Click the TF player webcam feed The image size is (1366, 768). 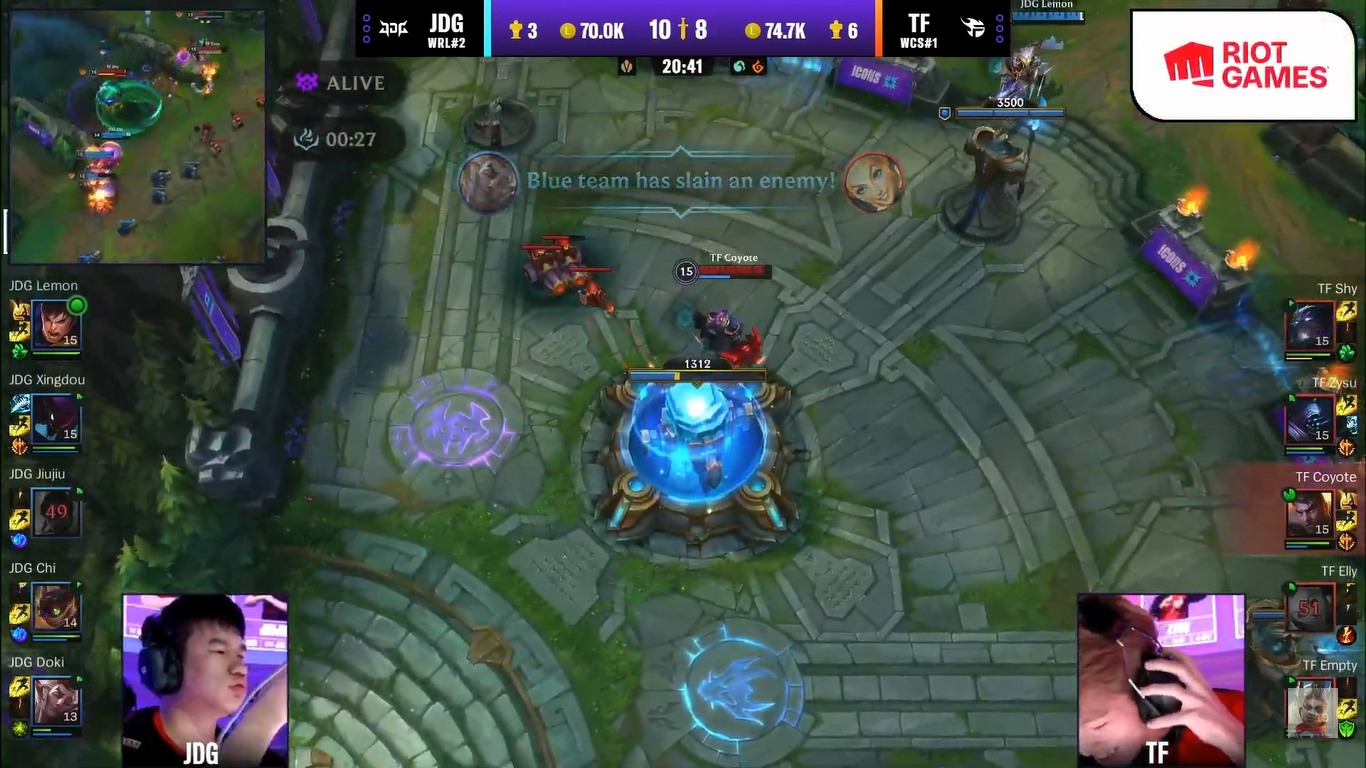(x=1161, y=680)
